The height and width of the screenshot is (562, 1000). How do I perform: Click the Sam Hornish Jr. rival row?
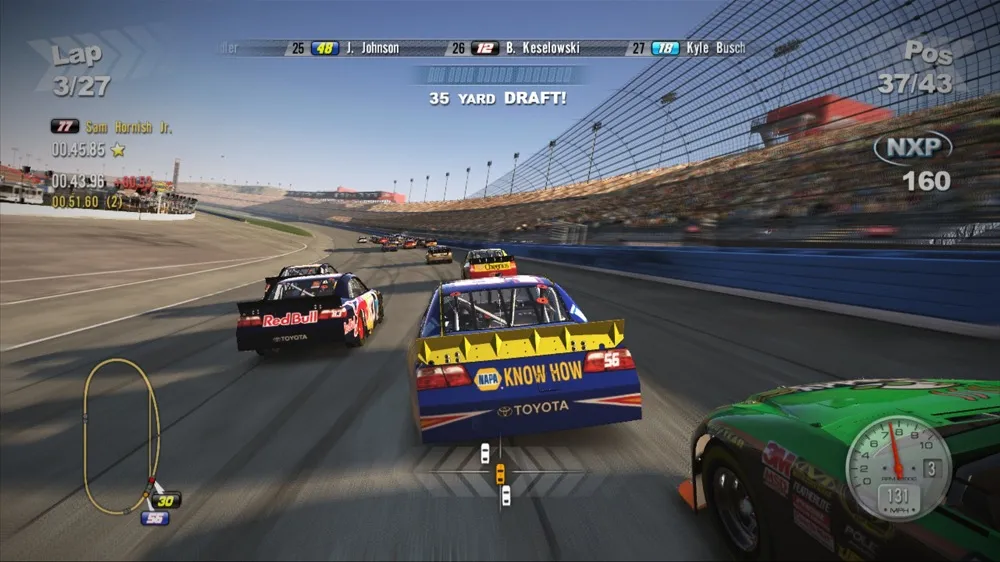click(112, 126)
